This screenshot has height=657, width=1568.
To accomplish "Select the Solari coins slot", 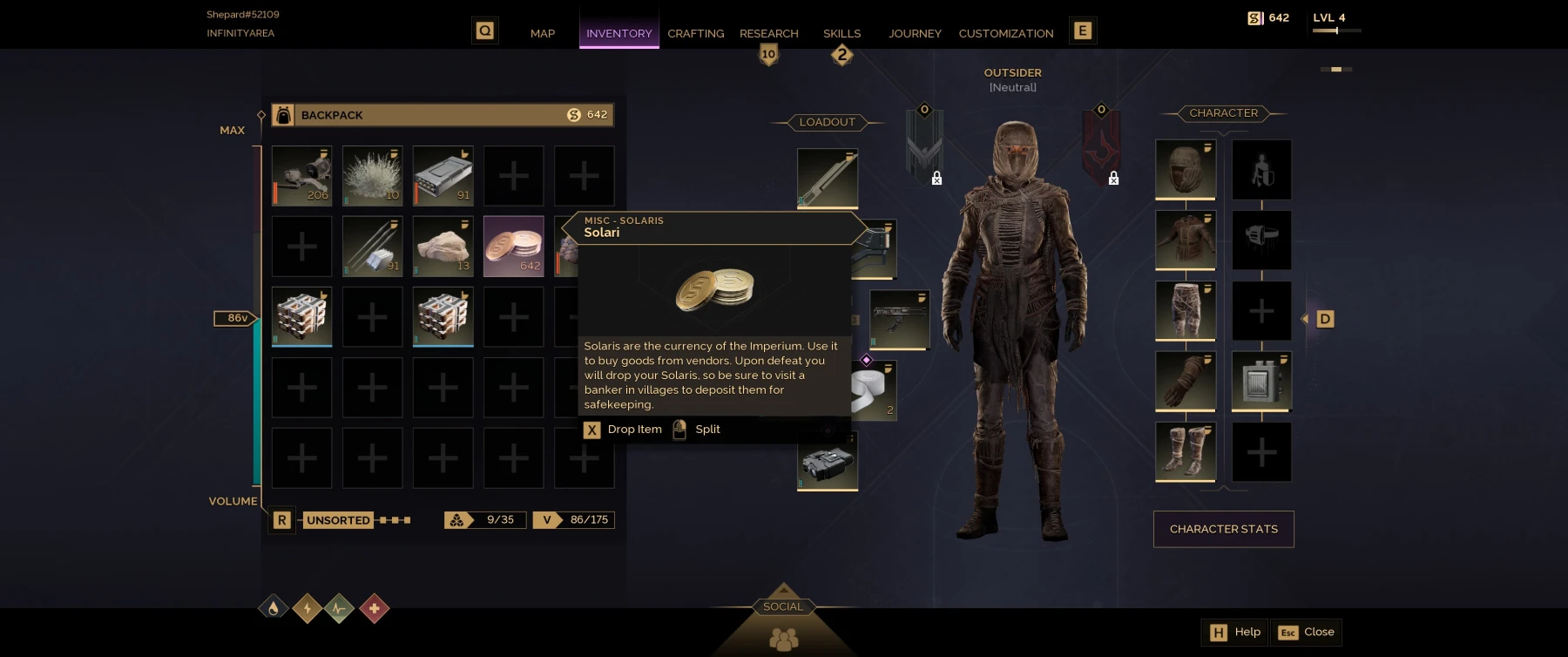I will 514,247.
